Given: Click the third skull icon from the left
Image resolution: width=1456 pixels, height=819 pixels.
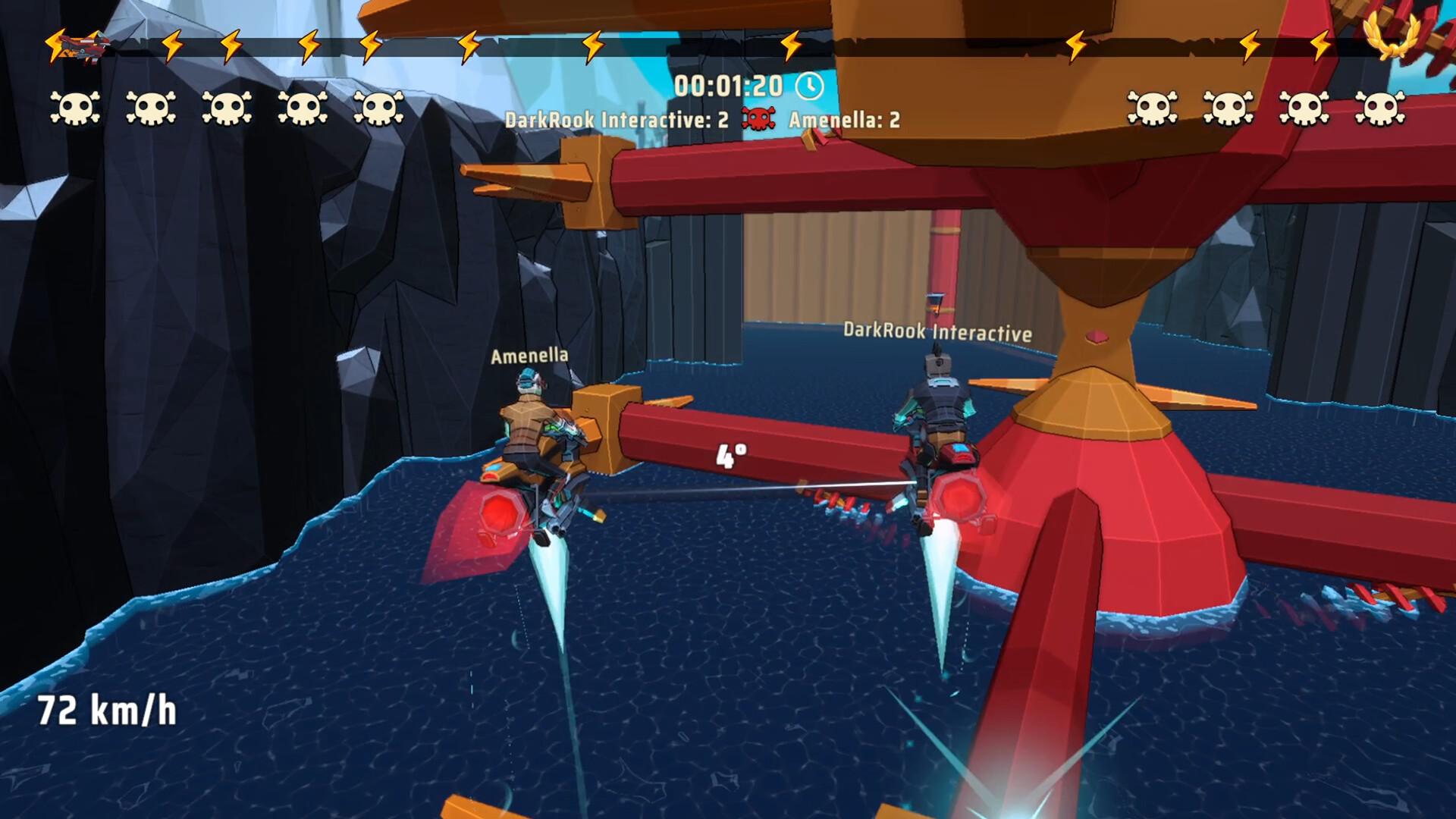Looking at the screenshot, I should (227, 108).
